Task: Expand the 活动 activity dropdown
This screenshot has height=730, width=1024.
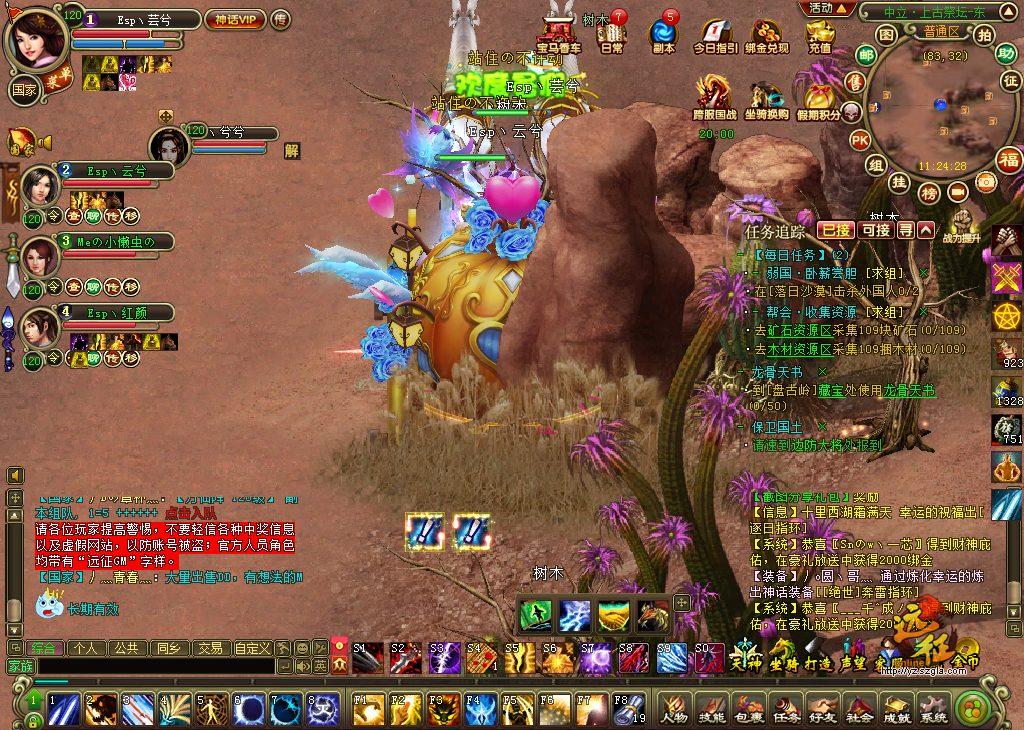Action: (x=829, y=9)
